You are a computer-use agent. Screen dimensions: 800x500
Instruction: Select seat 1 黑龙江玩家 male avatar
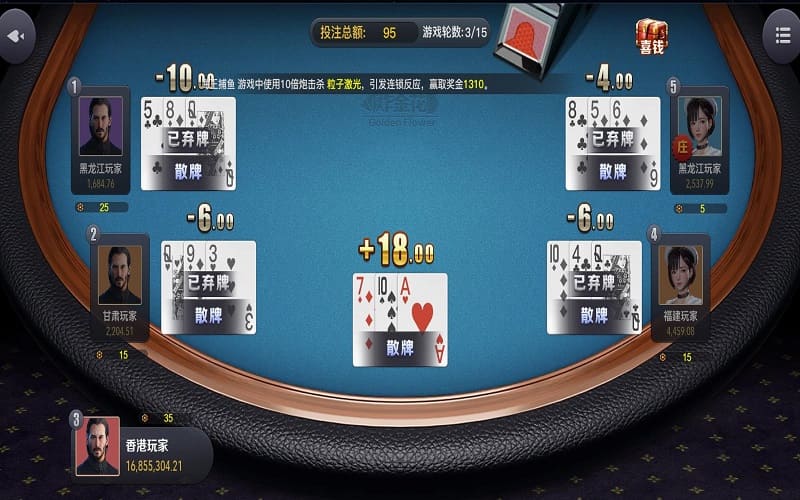click(x=100, y=126)
